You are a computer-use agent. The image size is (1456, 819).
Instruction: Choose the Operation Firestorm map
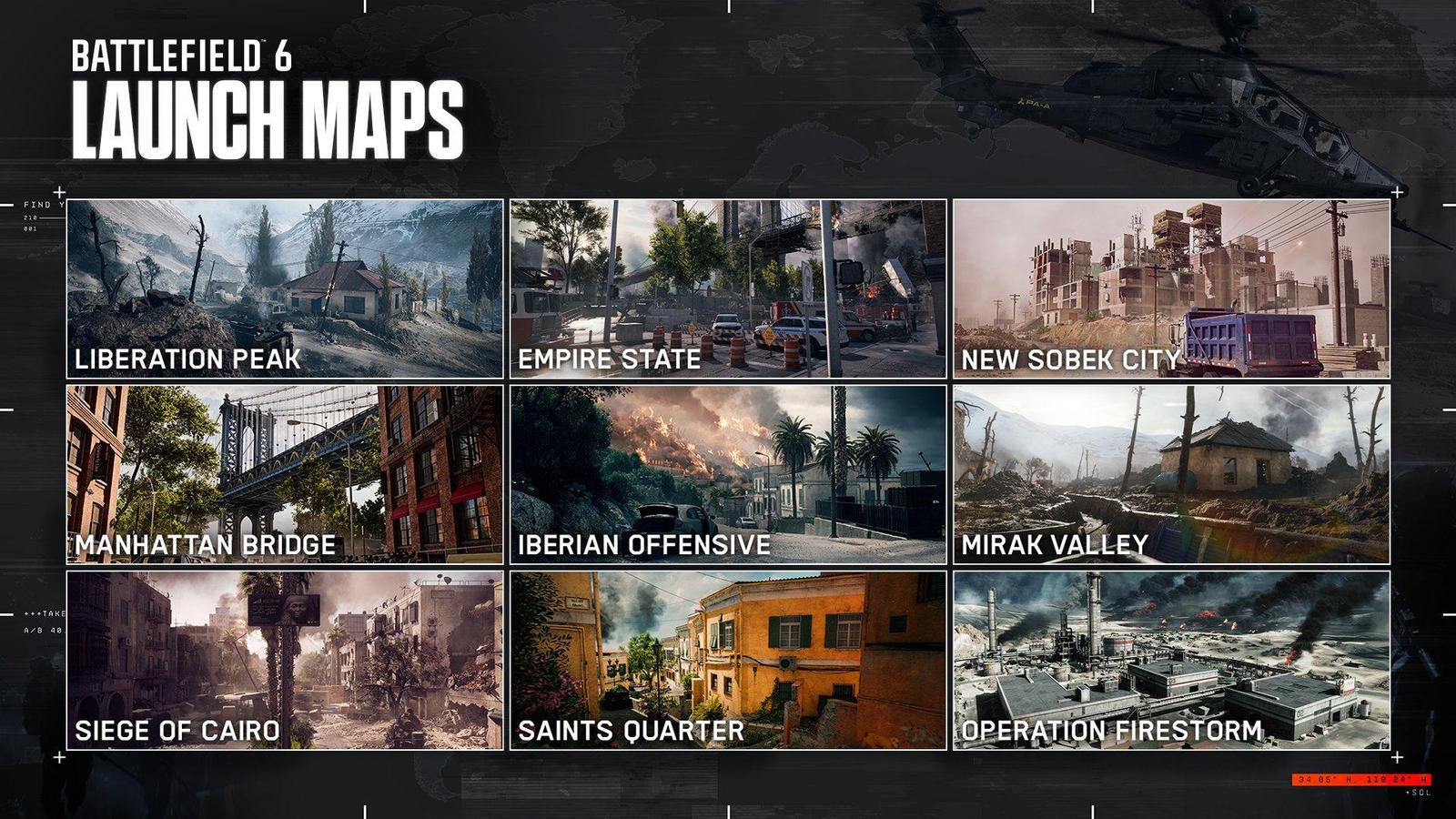tap(1171, 660)
